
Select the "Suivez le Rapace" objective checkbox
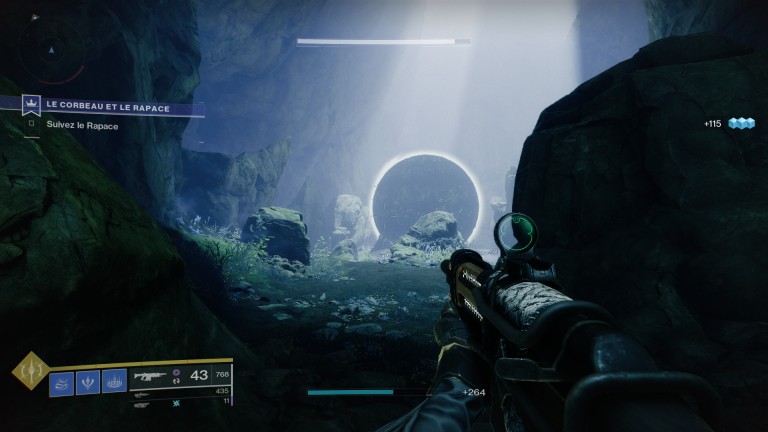31,125
